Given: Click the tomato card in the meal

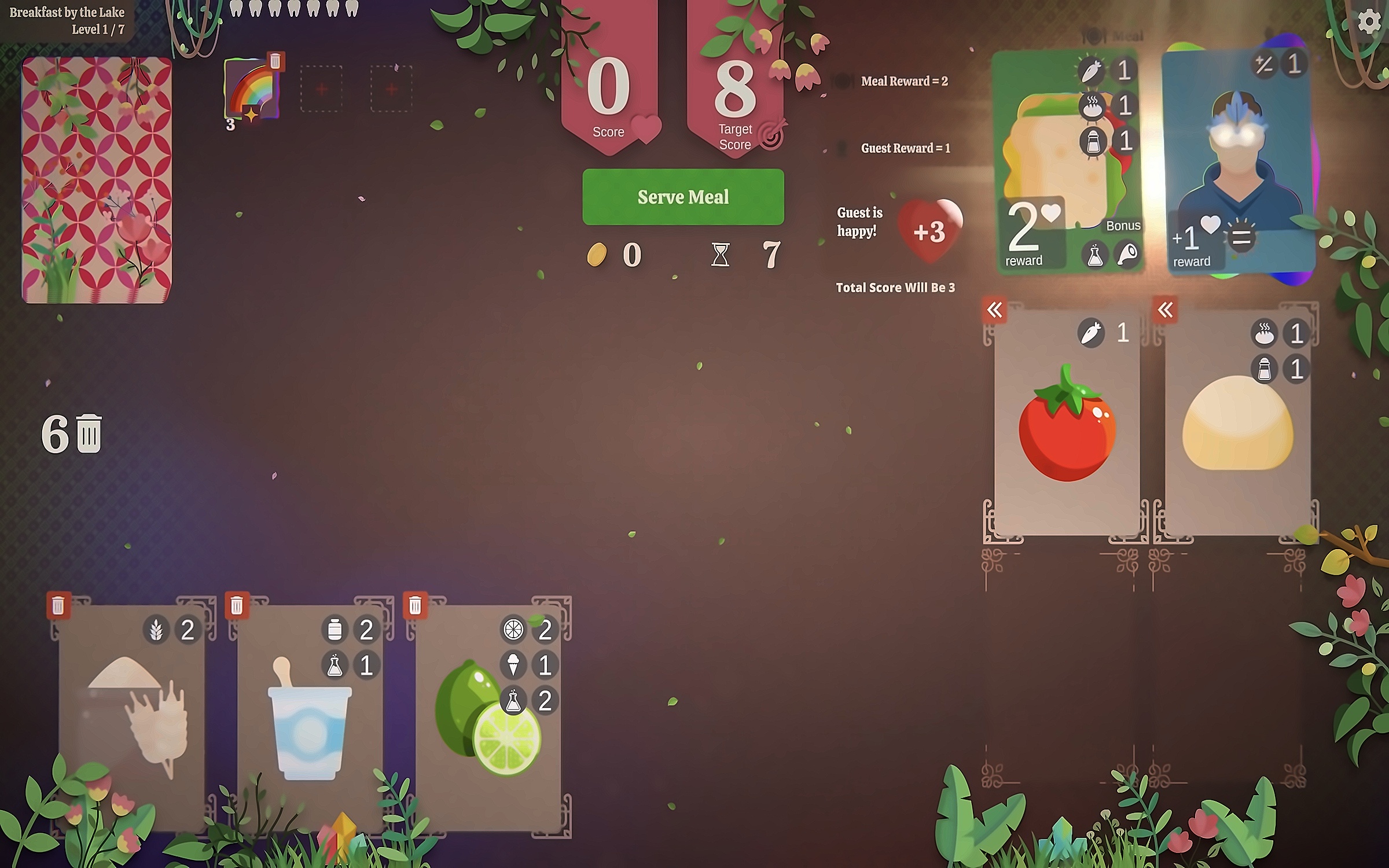Looking at the screenshot, I should tap(1067, 422).
